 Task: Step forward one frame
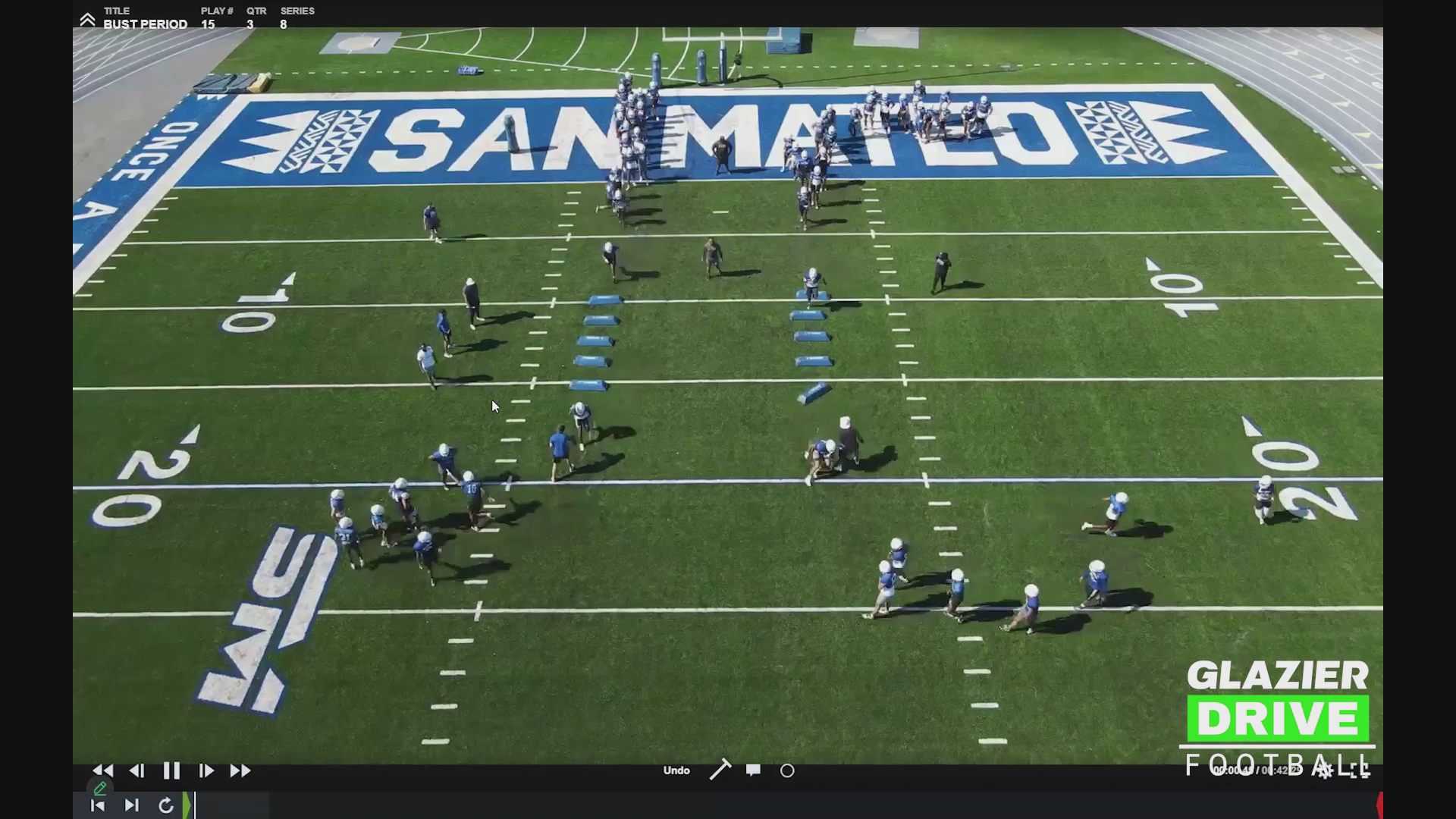pos(206,771)
